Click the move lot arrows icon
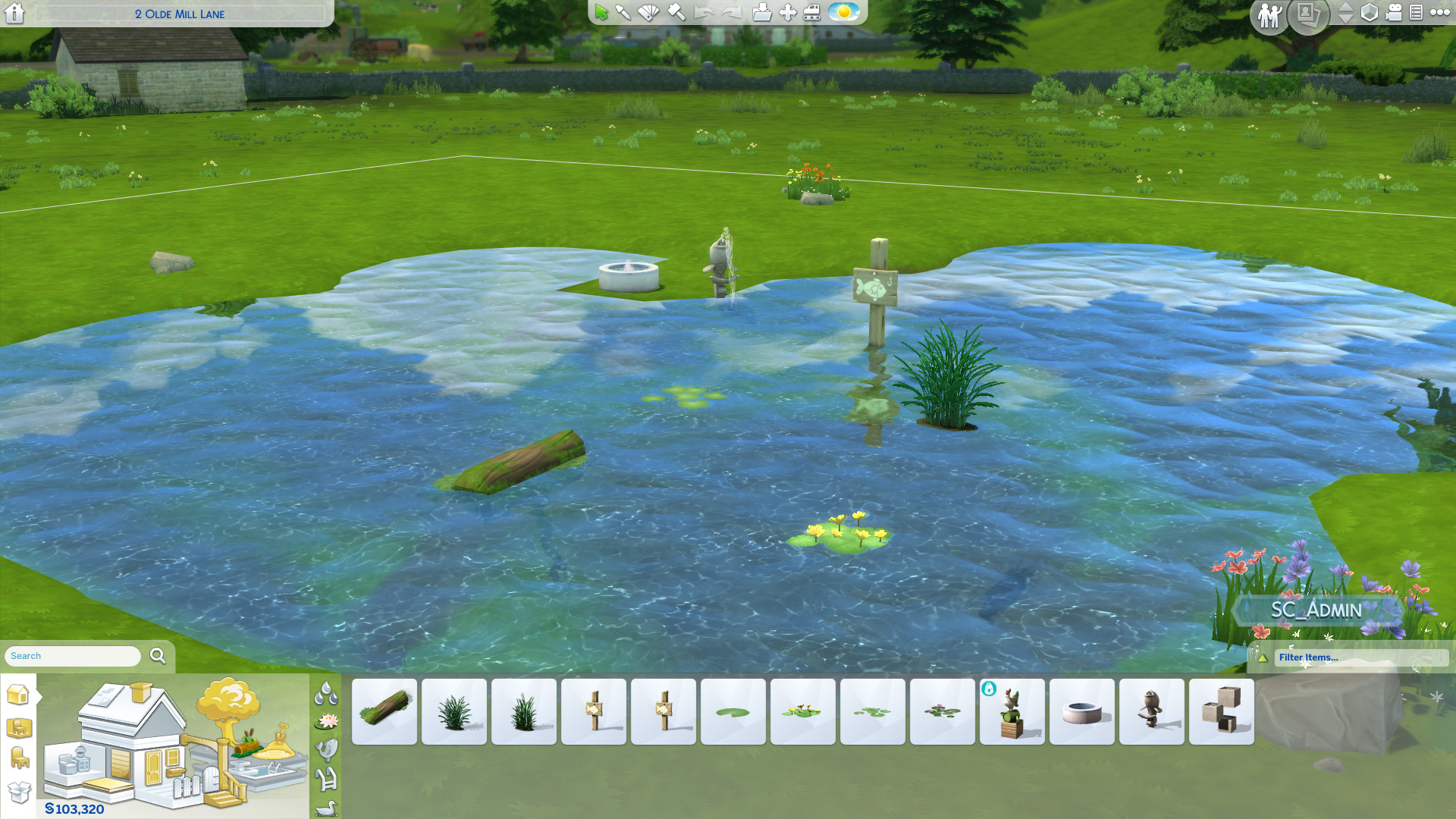 (x=787, y=12)
